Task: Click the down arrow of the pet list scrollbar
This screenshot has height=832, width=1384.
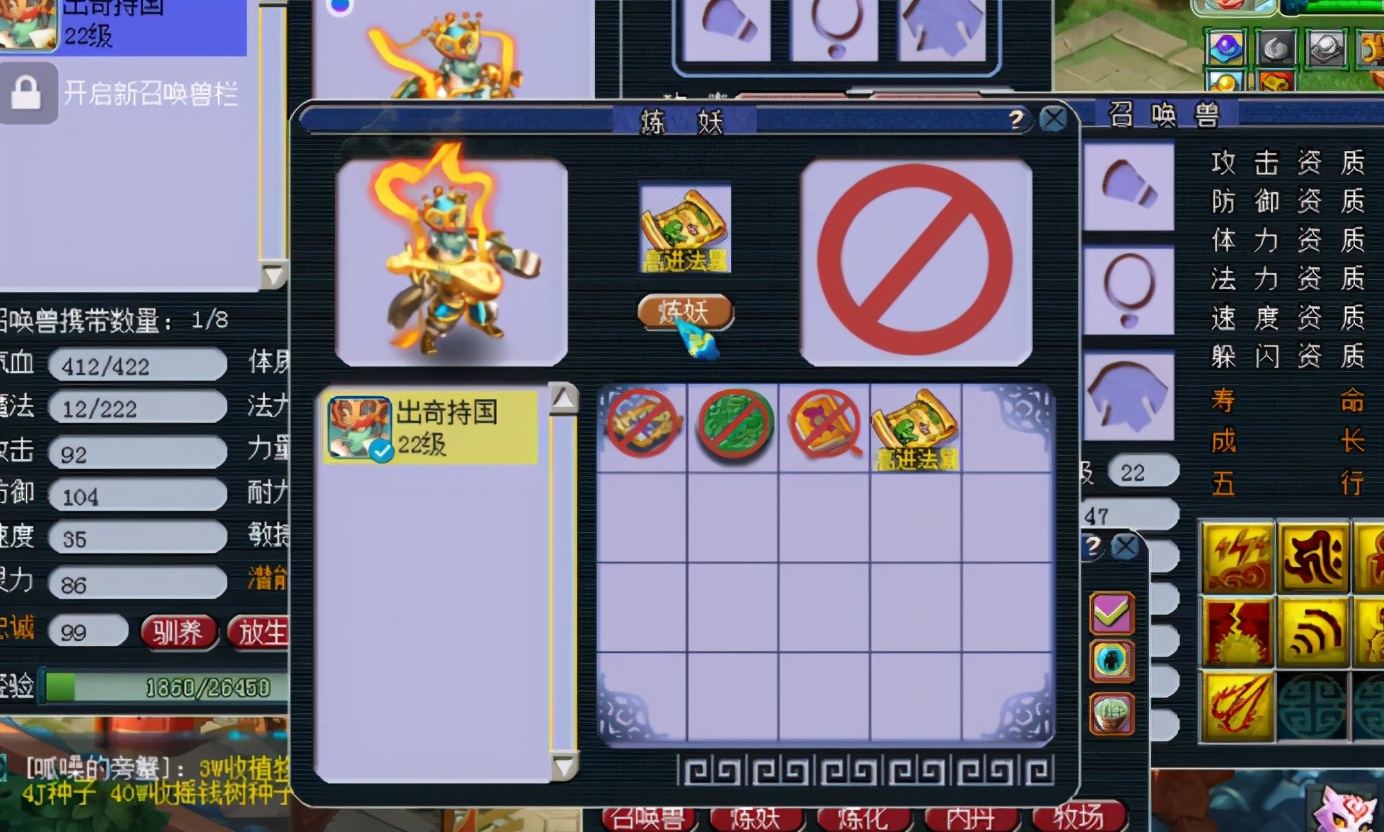Action: 564,766
